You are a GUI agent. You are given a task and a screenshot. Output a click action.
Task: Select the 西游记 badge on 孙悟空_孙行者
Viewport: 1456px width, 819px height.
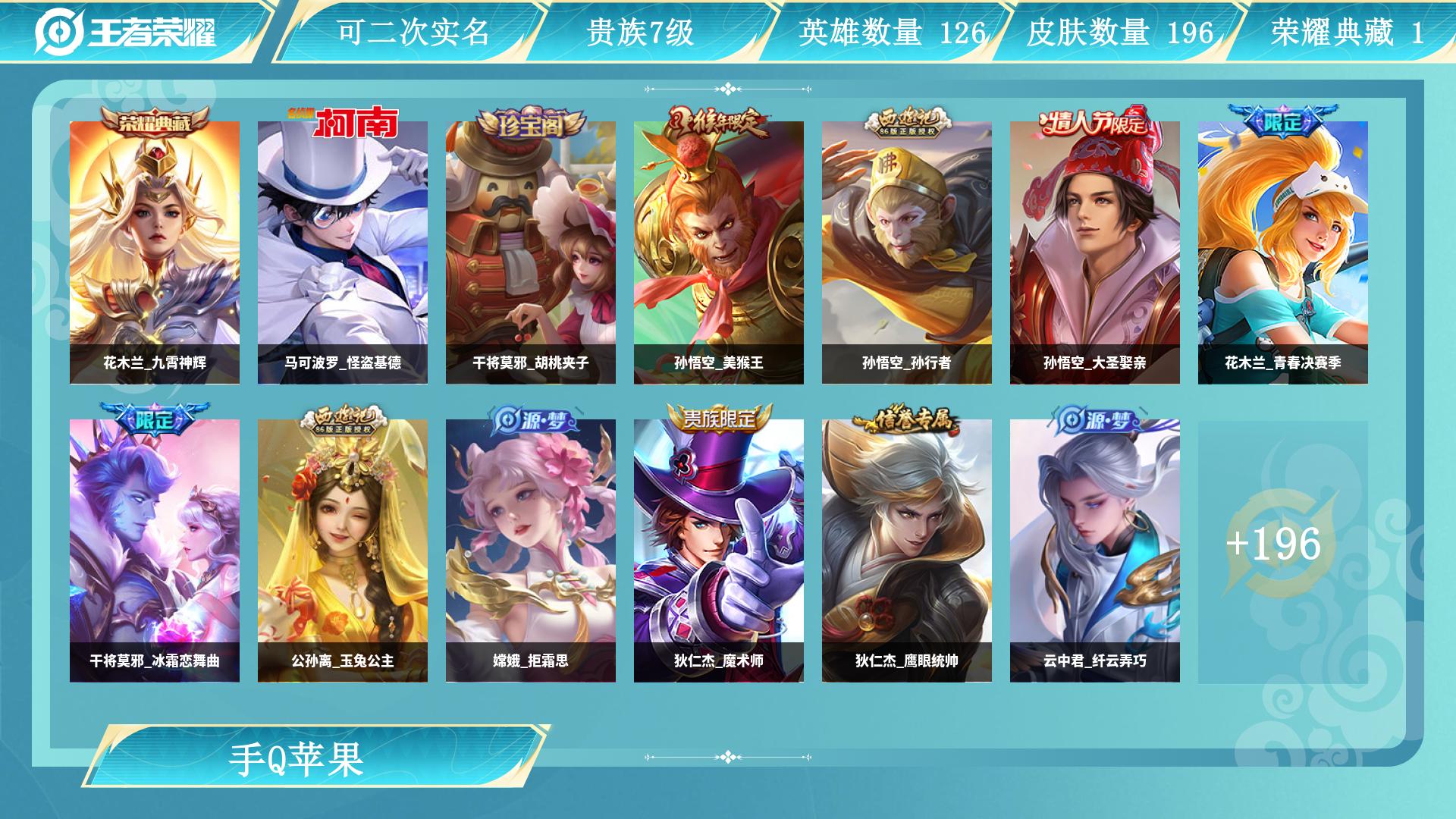point(909,120)
